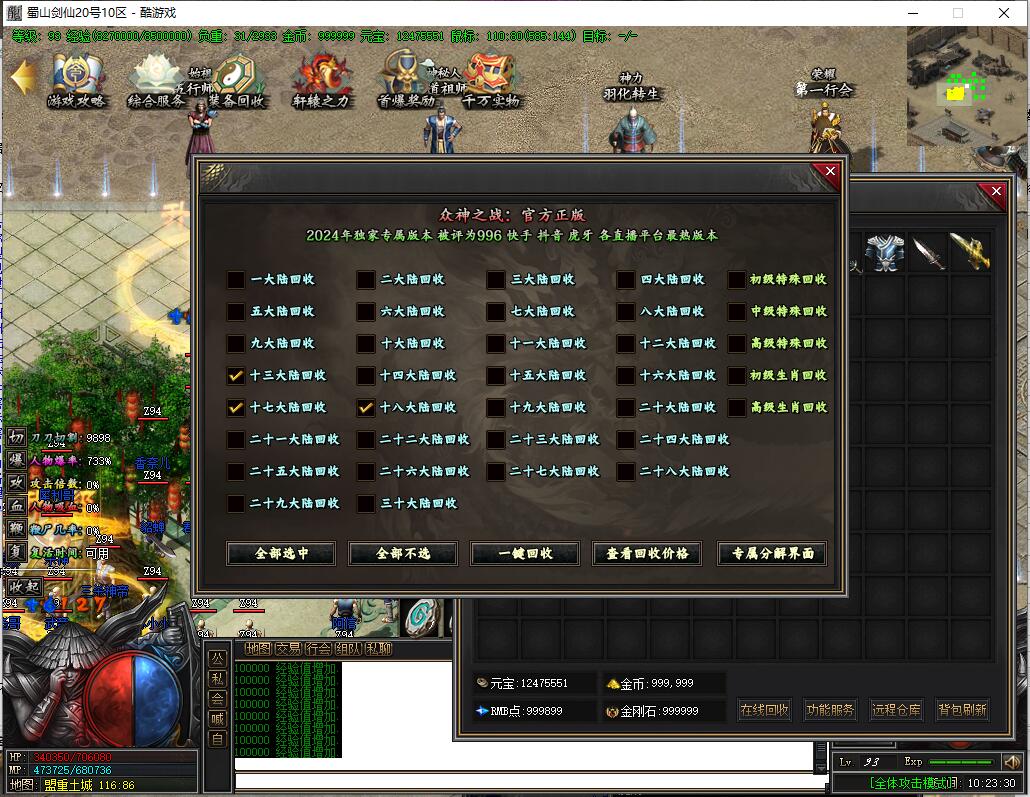Close the recycling dialog window
Viewport: 1030px width, 797px height.
[x=829, y=172]
